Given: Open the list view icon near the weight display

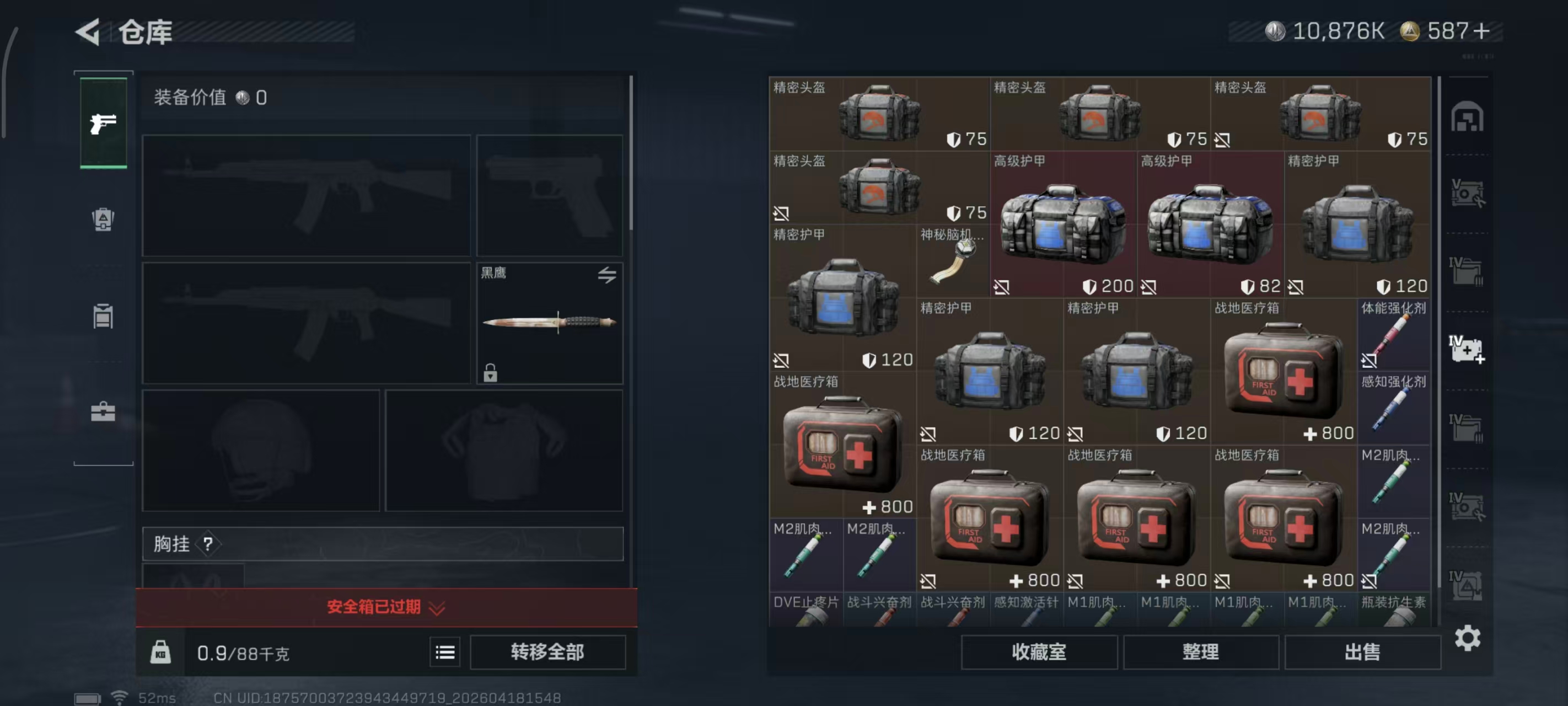Looking at the screenshot, I should tap(444, 652).
